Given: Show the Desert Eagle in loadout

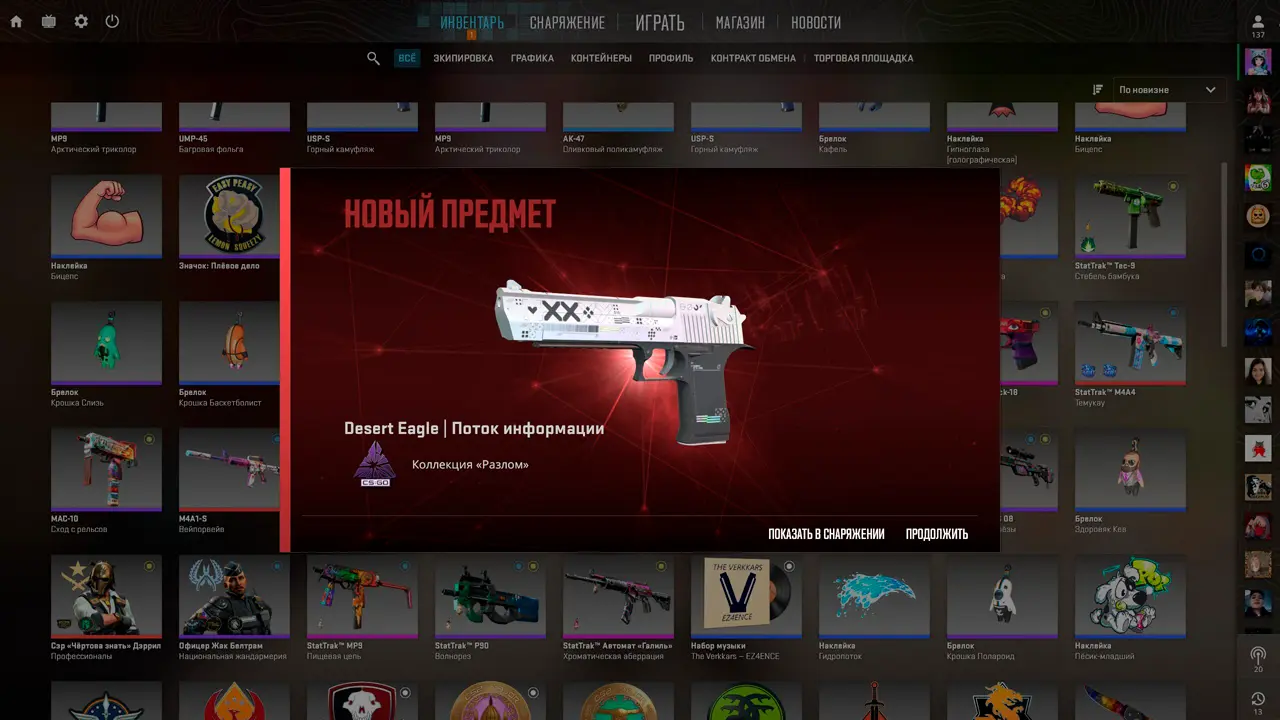Looking at the screenshot, I should [x=826, y=534].
